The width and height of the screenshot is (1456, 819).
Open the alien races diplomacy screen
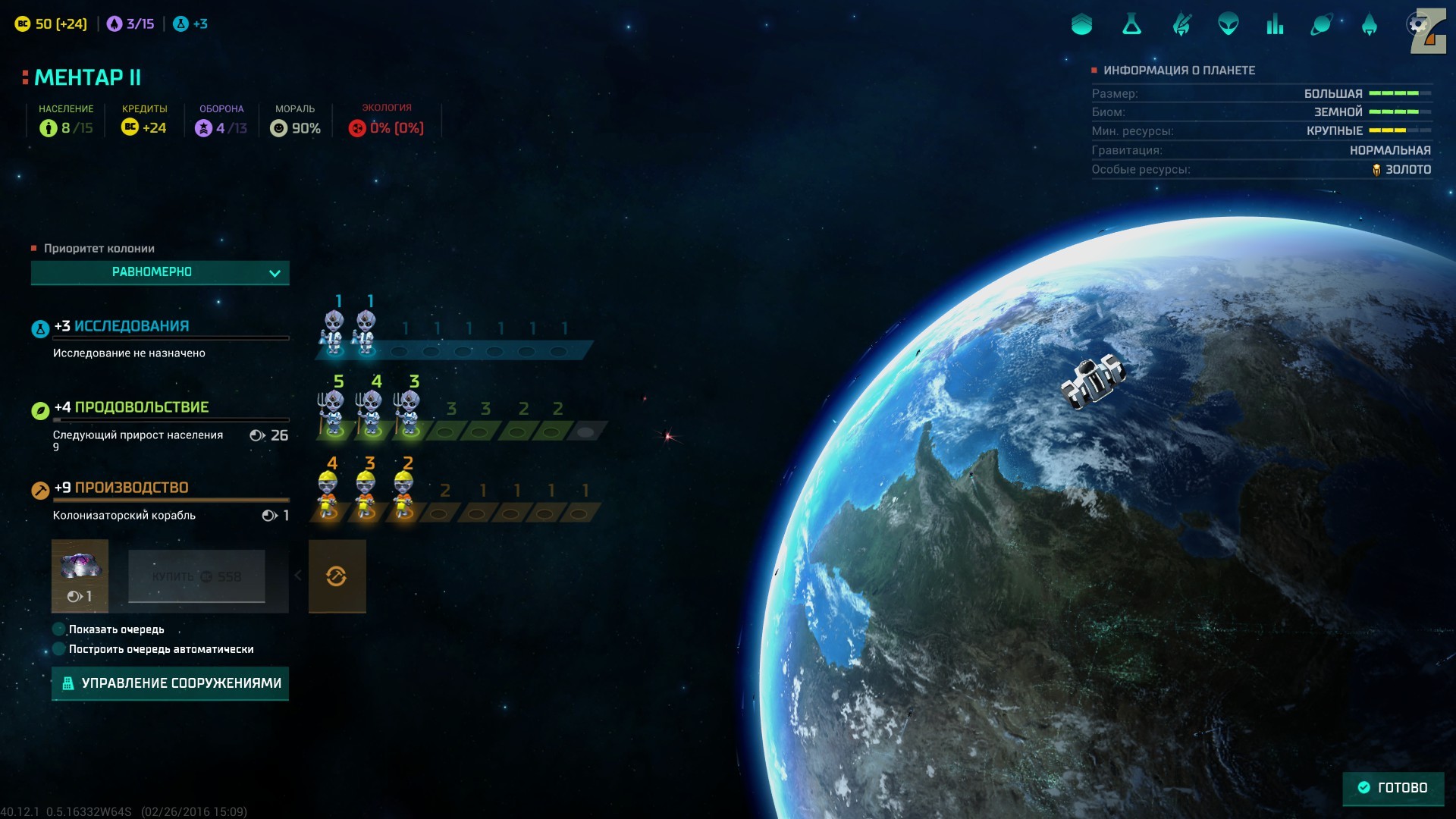click(x=1228, y=25)
